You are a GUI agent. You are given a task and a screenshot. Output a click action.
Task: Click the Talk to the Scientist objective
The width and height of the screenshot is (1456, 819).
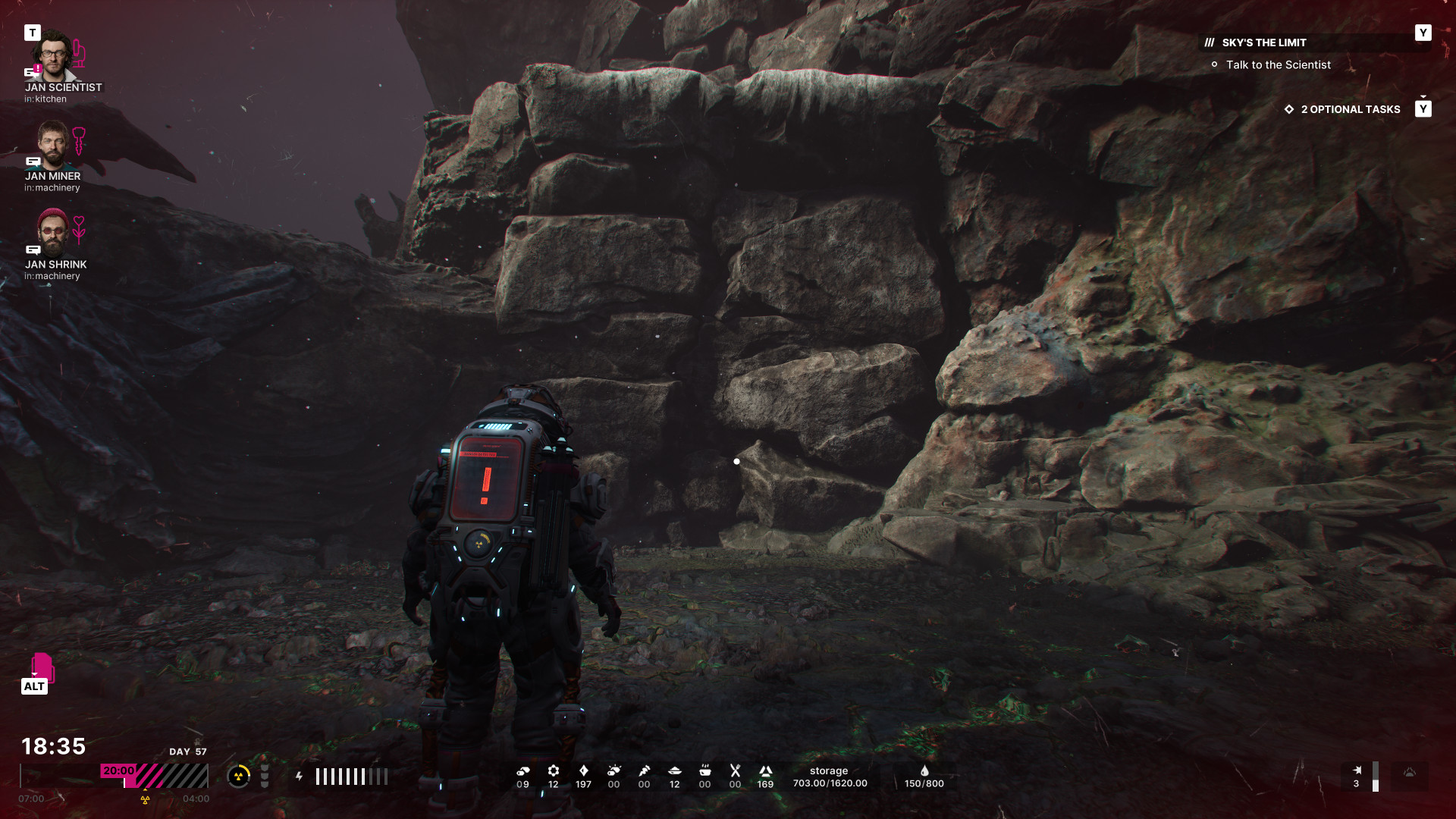click(1278, 65)
